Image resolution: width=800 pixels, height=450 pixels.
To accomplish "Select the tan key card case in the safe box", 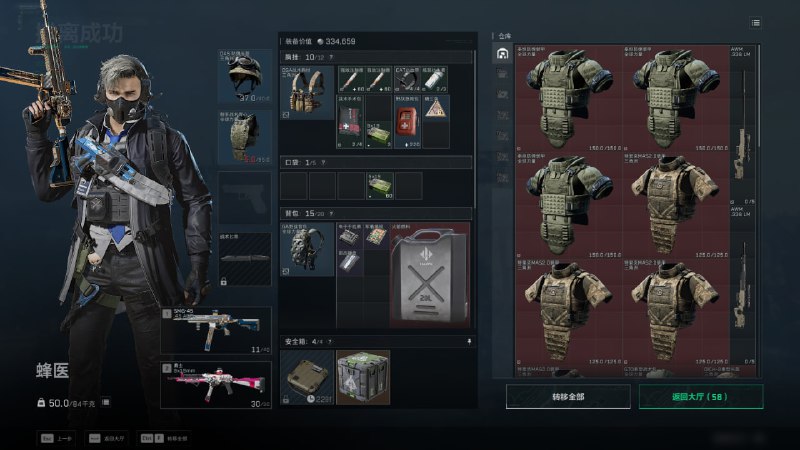I will click(307, 377).
